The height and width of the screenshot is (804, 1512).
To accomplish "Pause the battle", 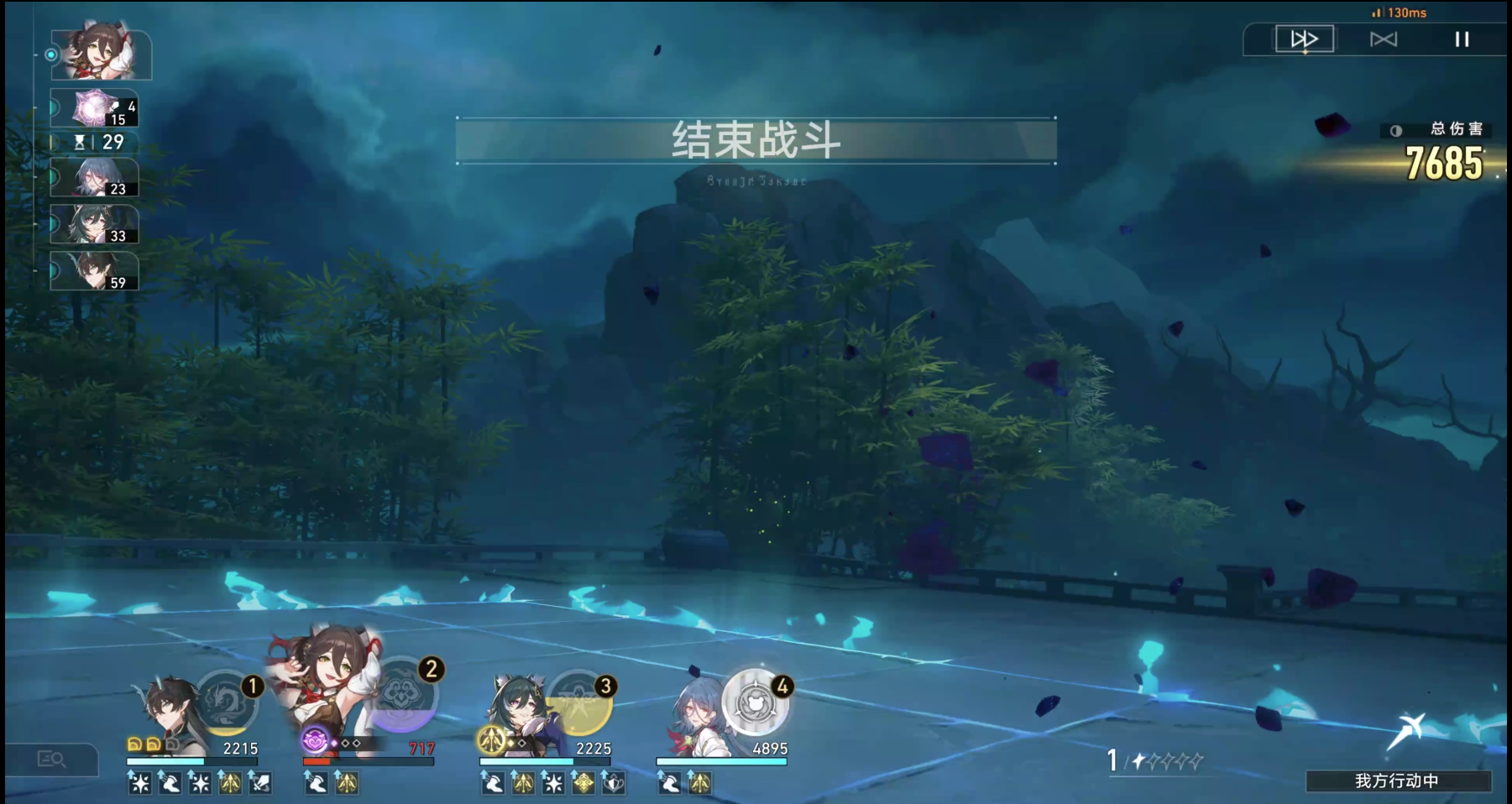I will coord(1461,38).
